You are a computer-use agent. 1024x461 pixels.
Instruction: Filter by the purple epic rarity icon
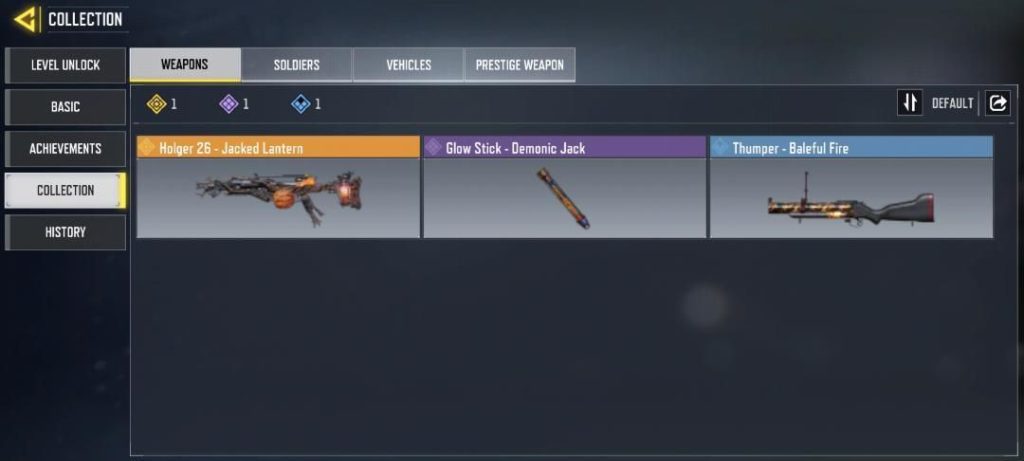pyautogui.click(x=228, y=103)
